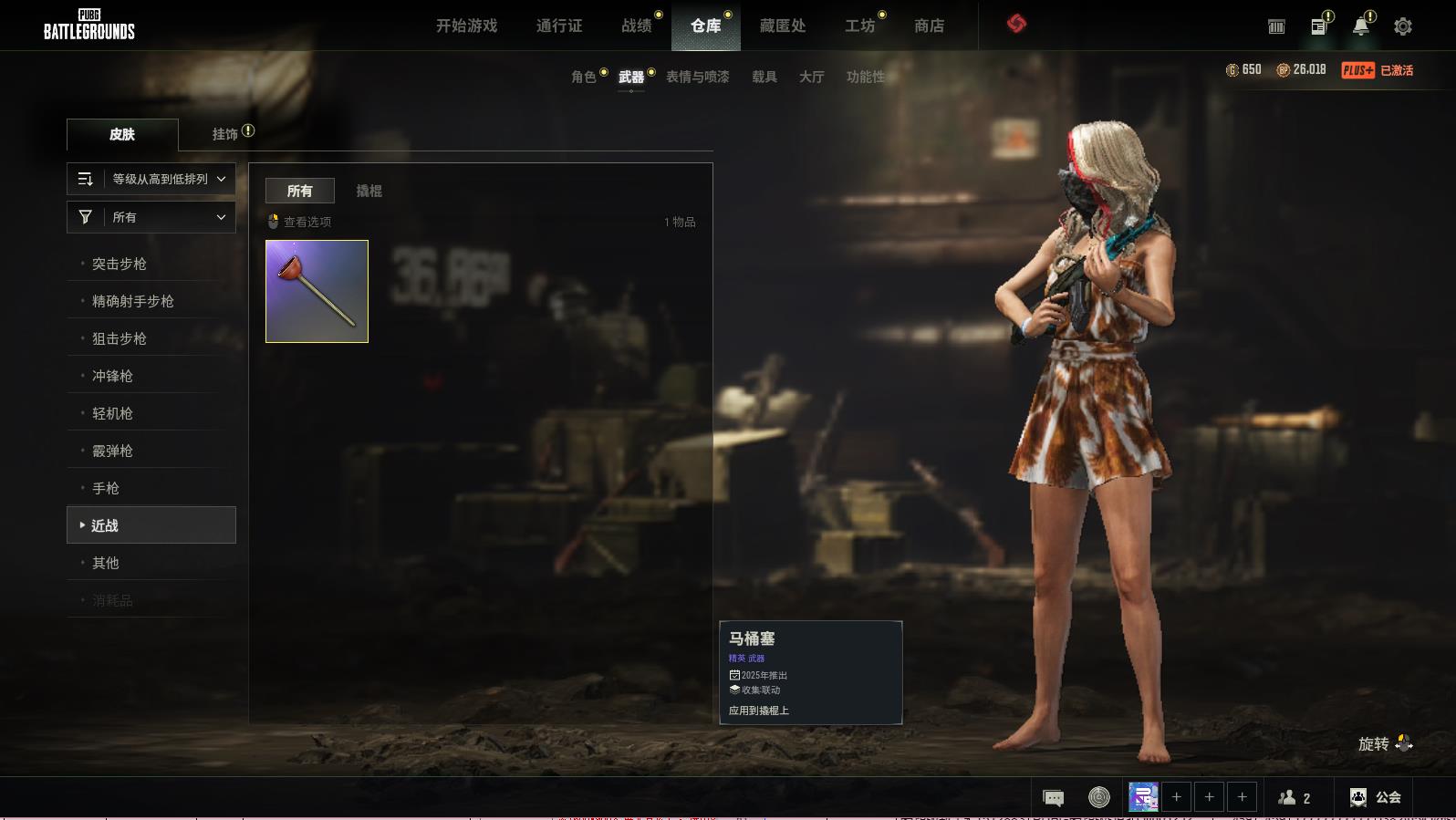Open the 工坊 workshop page
The height and width of the screenshot is (820, 1456).
859,26
